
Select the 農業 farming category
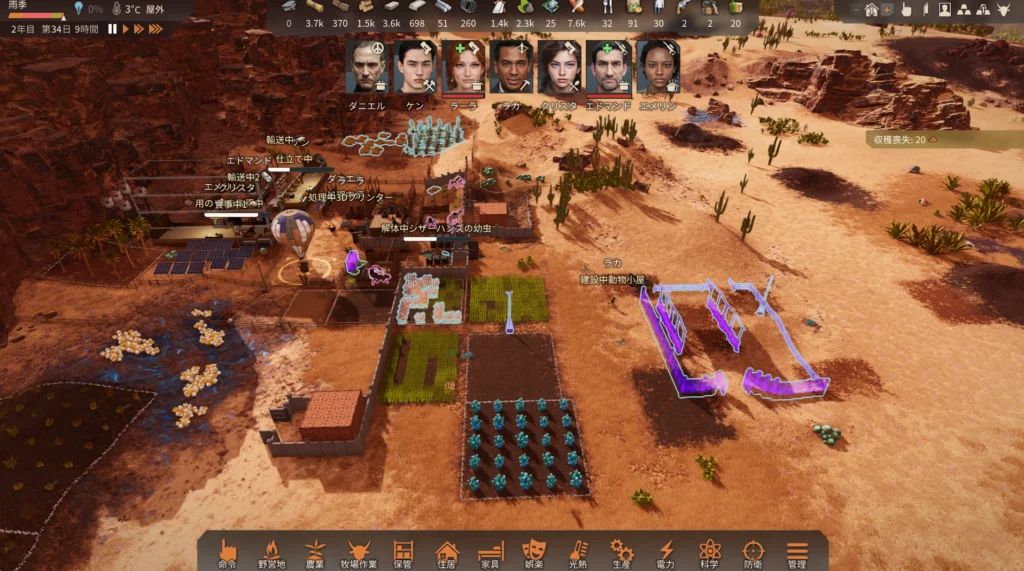315,553
